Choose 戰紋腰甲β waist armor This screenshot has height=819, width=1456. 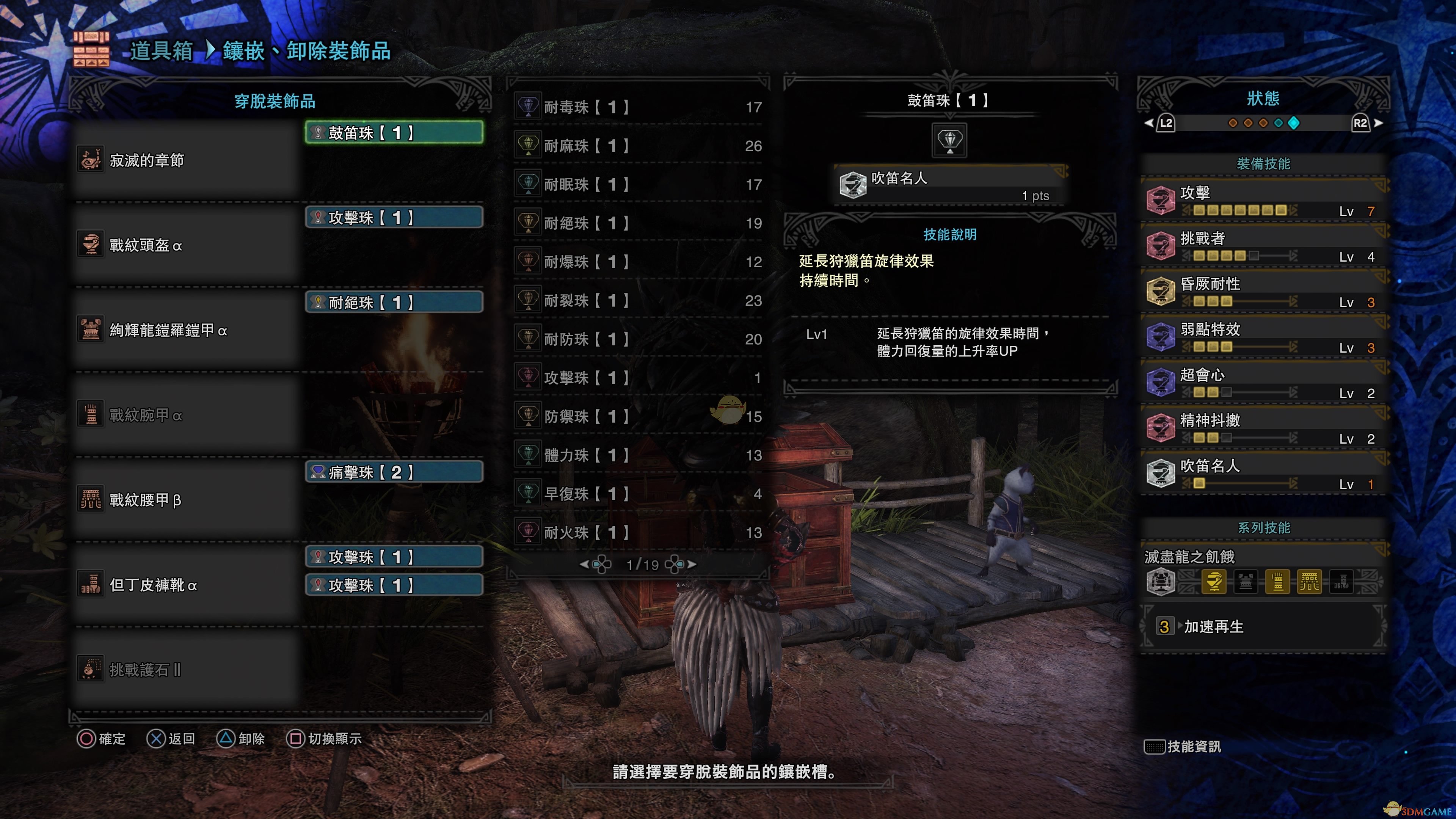pyautogui.click(x=187, y=500)
